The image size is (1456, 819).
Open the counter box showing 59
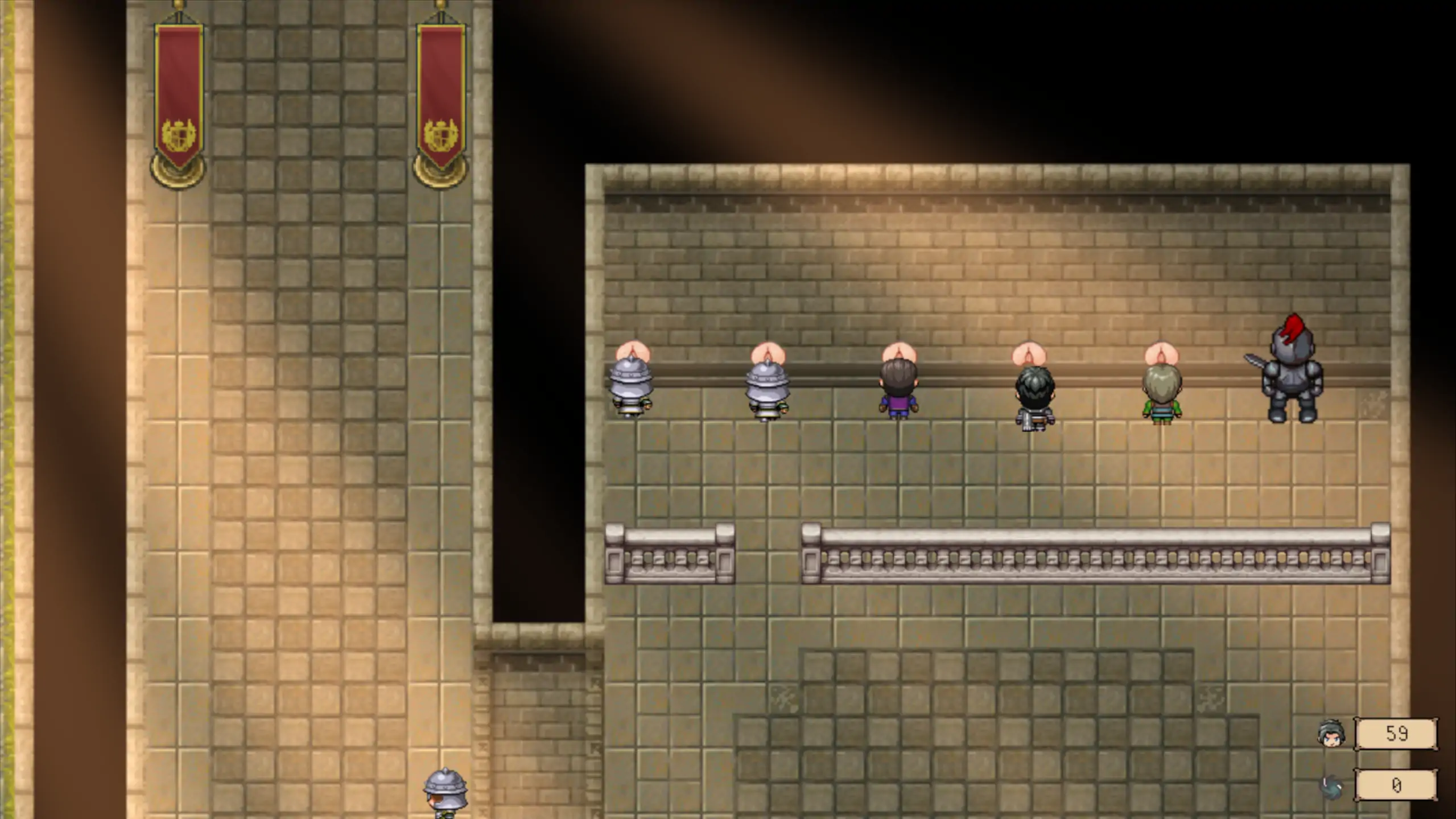[x=1397, y=734]
